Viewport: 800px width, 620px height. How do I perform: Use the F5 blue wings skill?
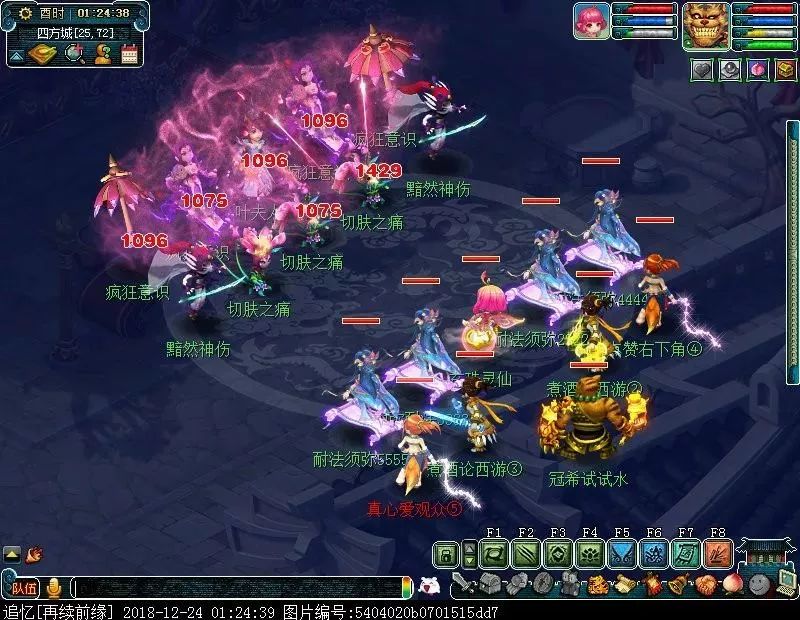pyautogui.click(x=621, y=553)
